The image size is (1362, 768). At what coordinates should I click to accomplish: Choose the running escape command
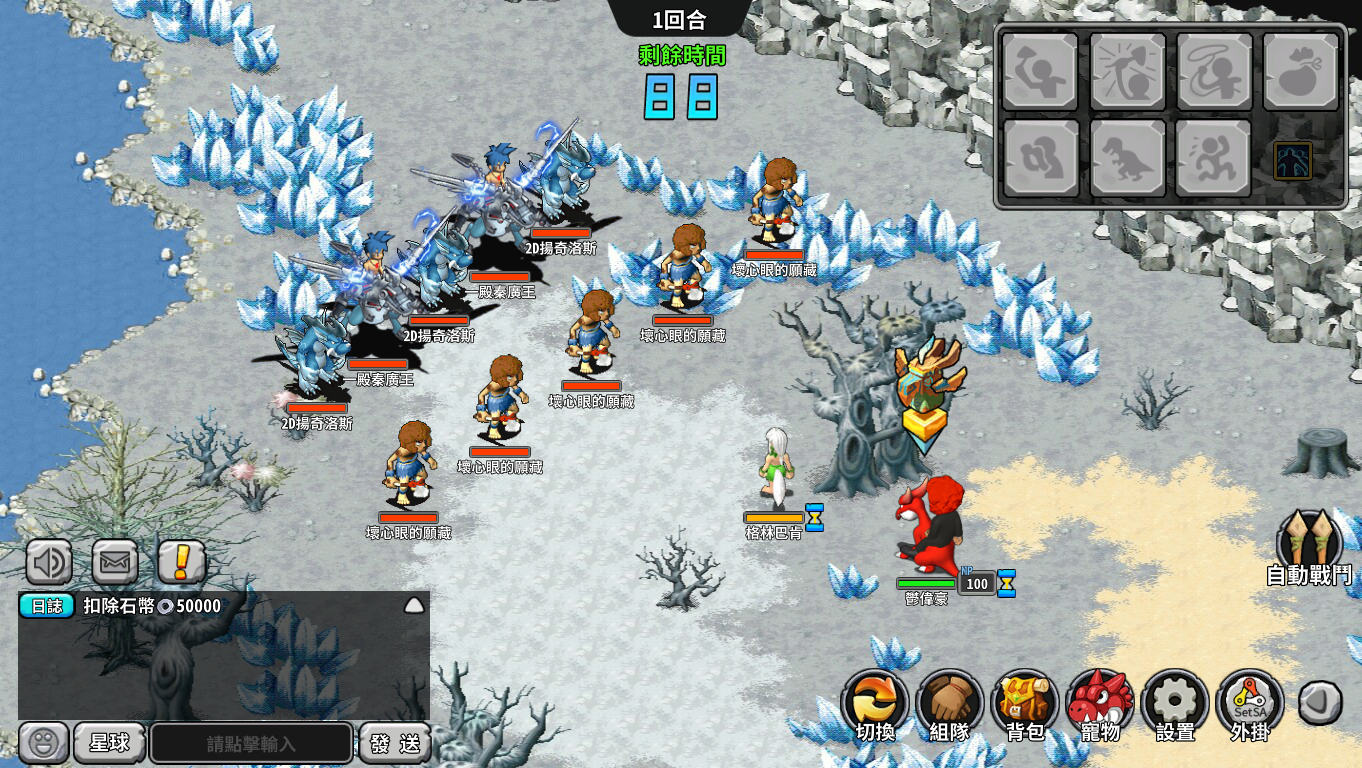1214,158
